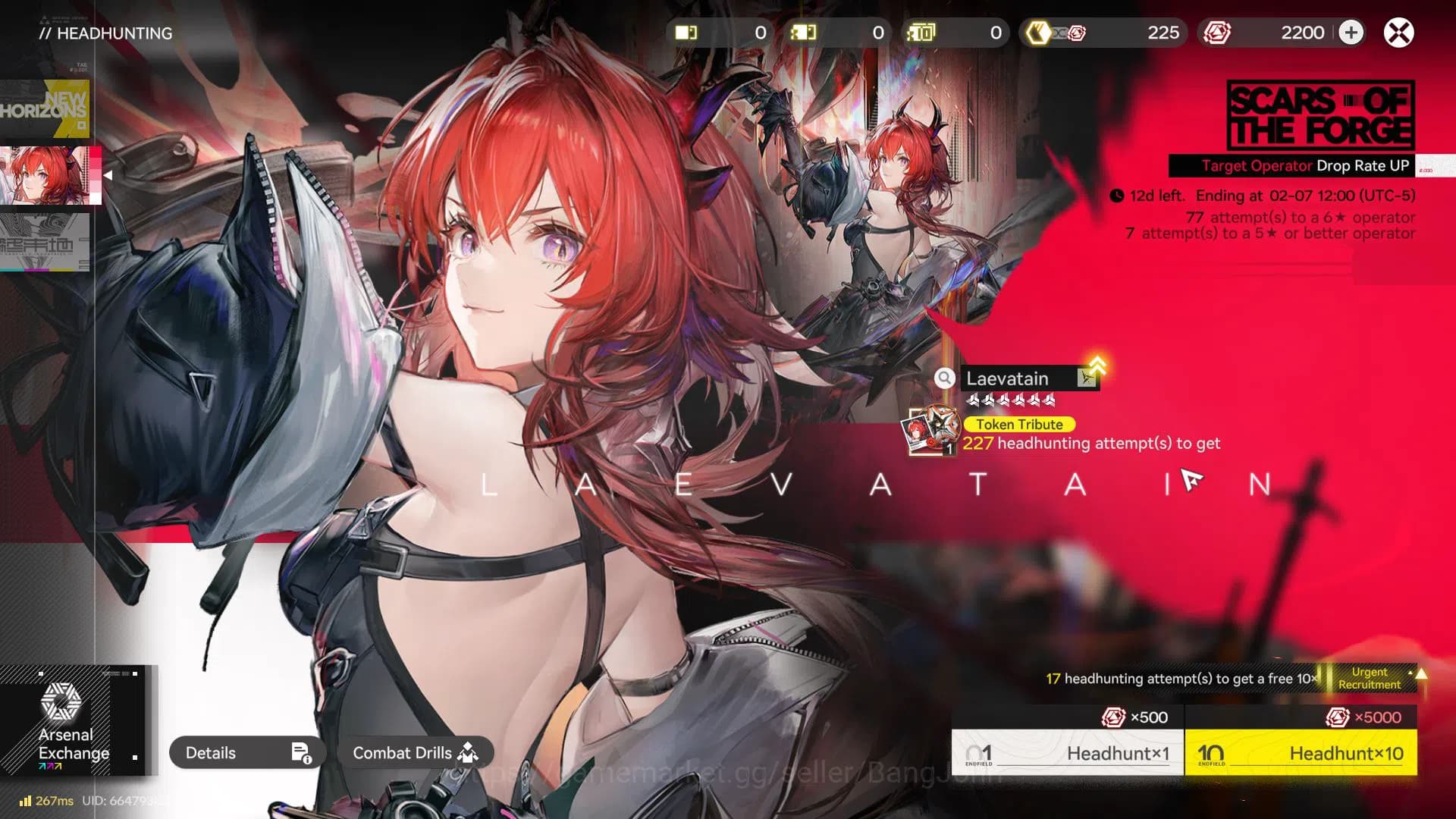
Task: Click the white arrow beside the current banner
Action: click(x=108, y=174)
